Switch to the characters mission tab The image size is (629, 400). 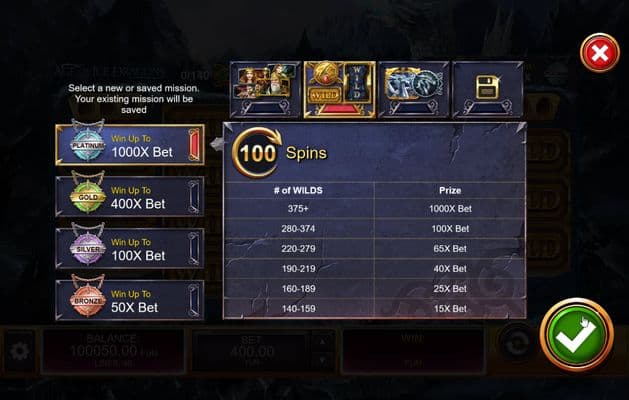pyautogui.click(x=266, y=90)
